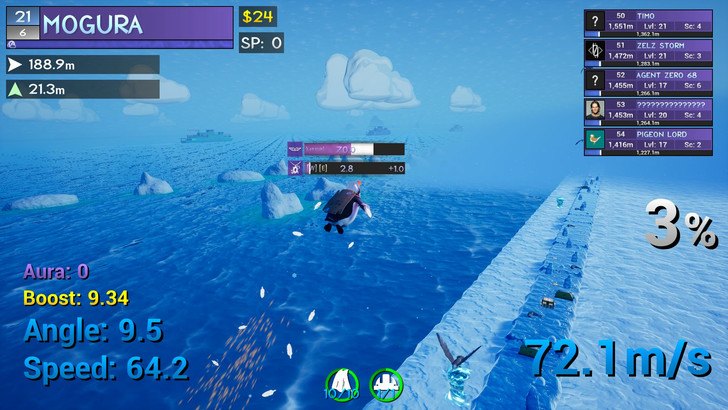Click the portrait photo avatar at rank 53

click(x=596, y=109)
